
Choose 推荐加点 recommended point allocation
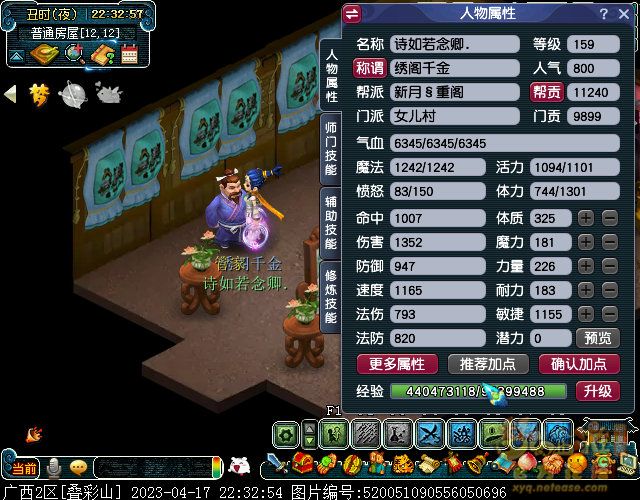pos(488,364)
